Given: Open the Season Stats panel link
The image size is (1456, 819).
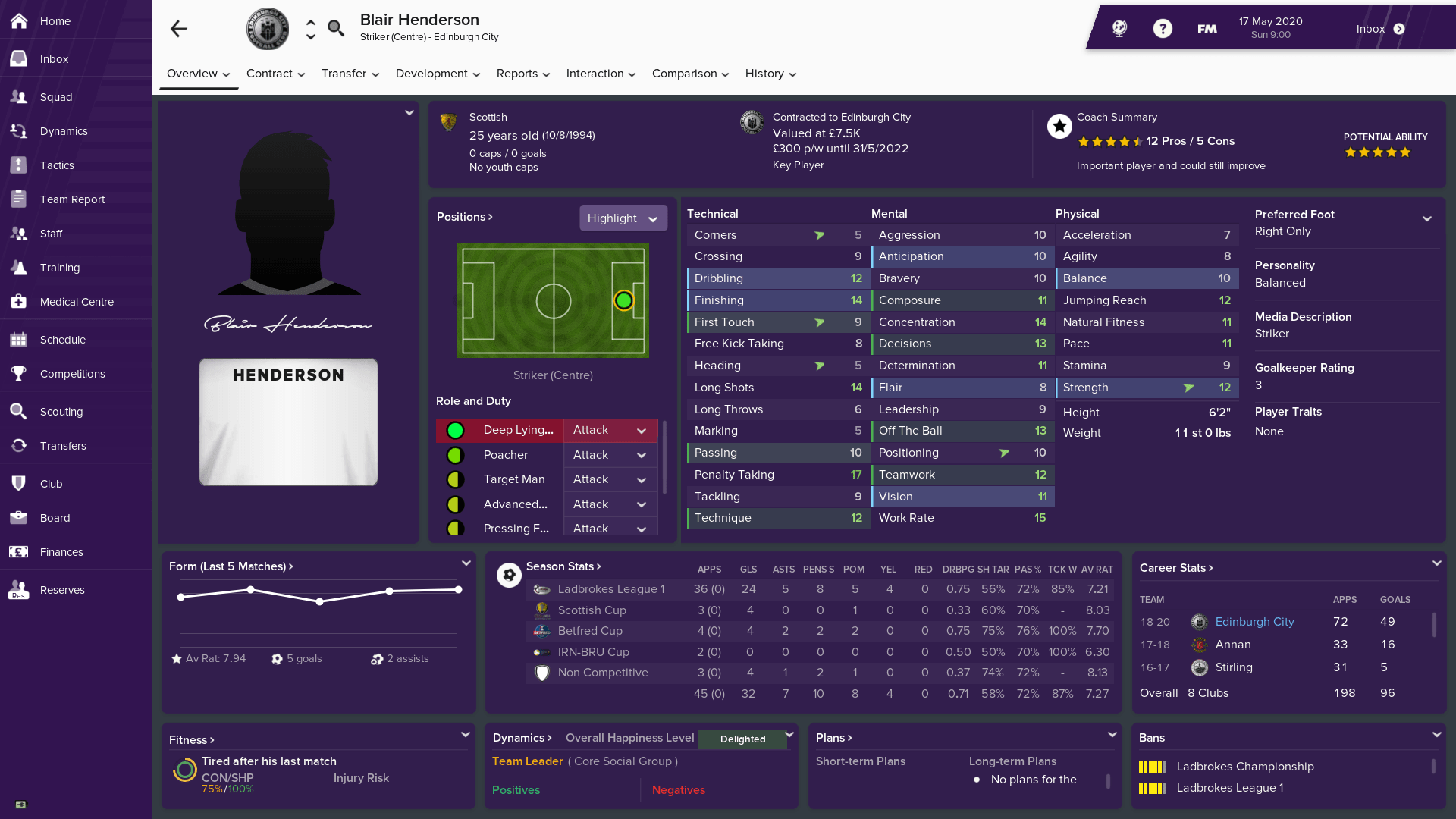Looking at the screenshot, I should click(x=563, y=566).
